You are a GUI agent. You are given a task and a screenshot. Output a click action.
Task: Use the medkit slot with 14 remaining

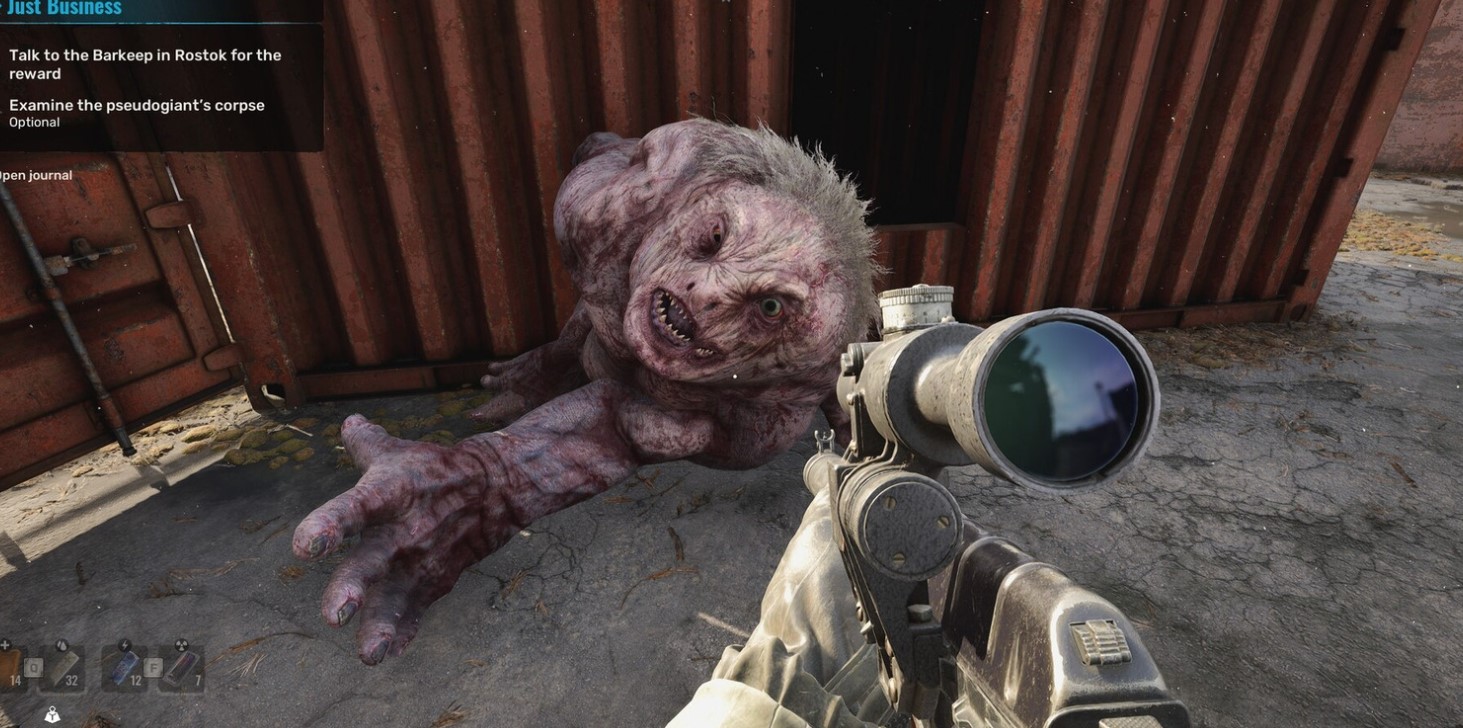(10, 667)
